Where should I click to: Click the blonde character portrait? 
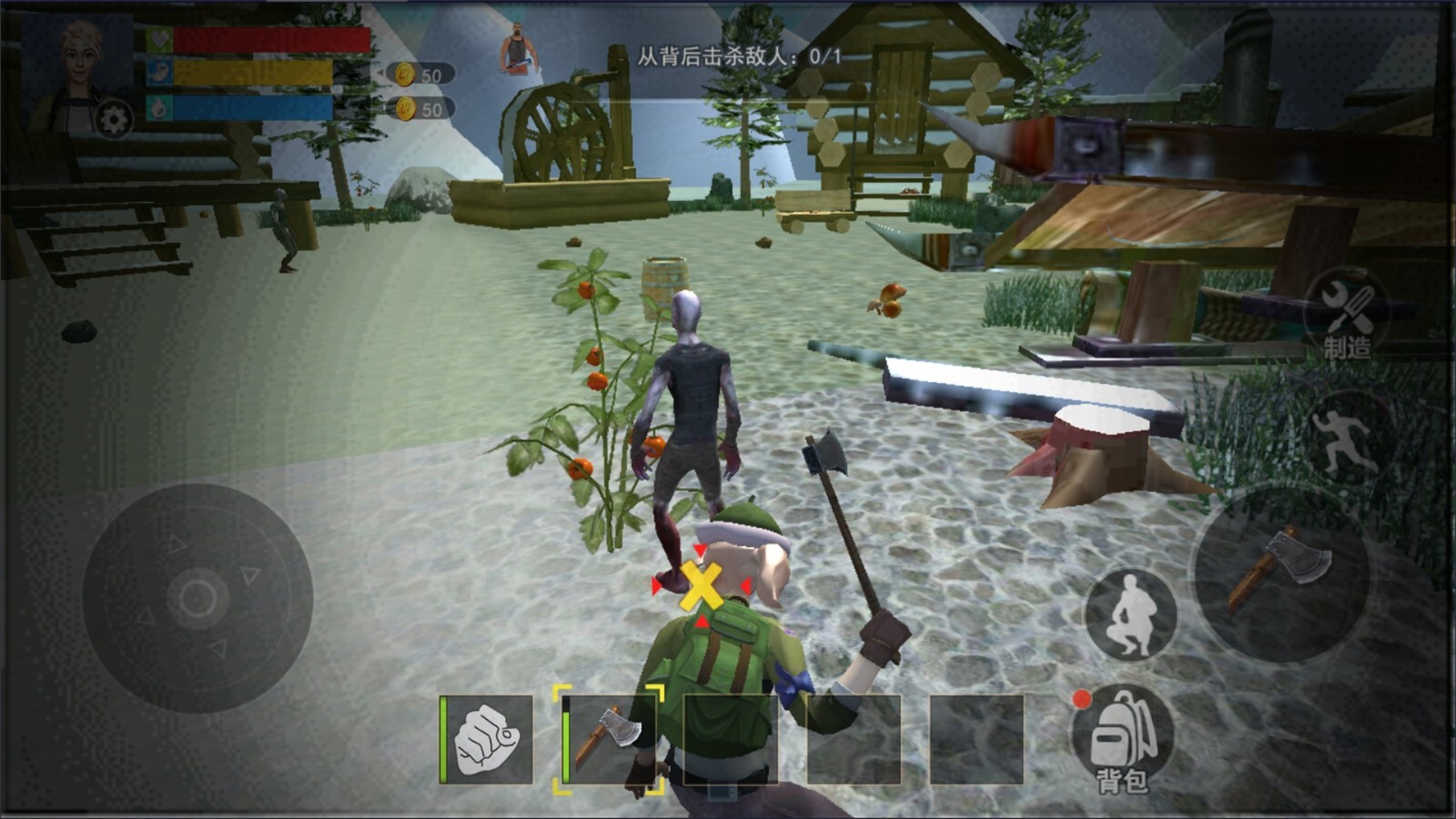81,68
